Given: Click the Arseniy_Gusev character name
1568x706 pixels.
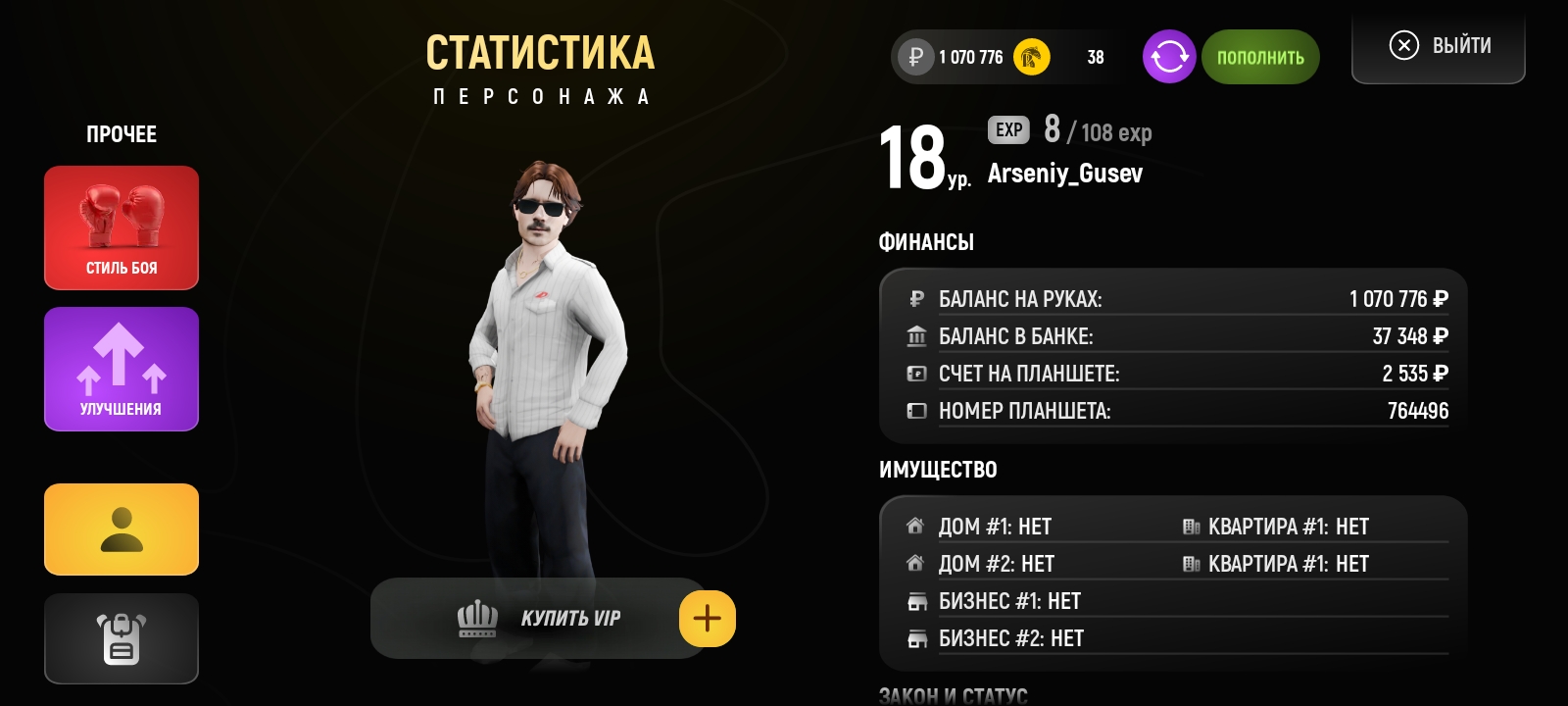Looking at the screenshot, I should 1066,174.
